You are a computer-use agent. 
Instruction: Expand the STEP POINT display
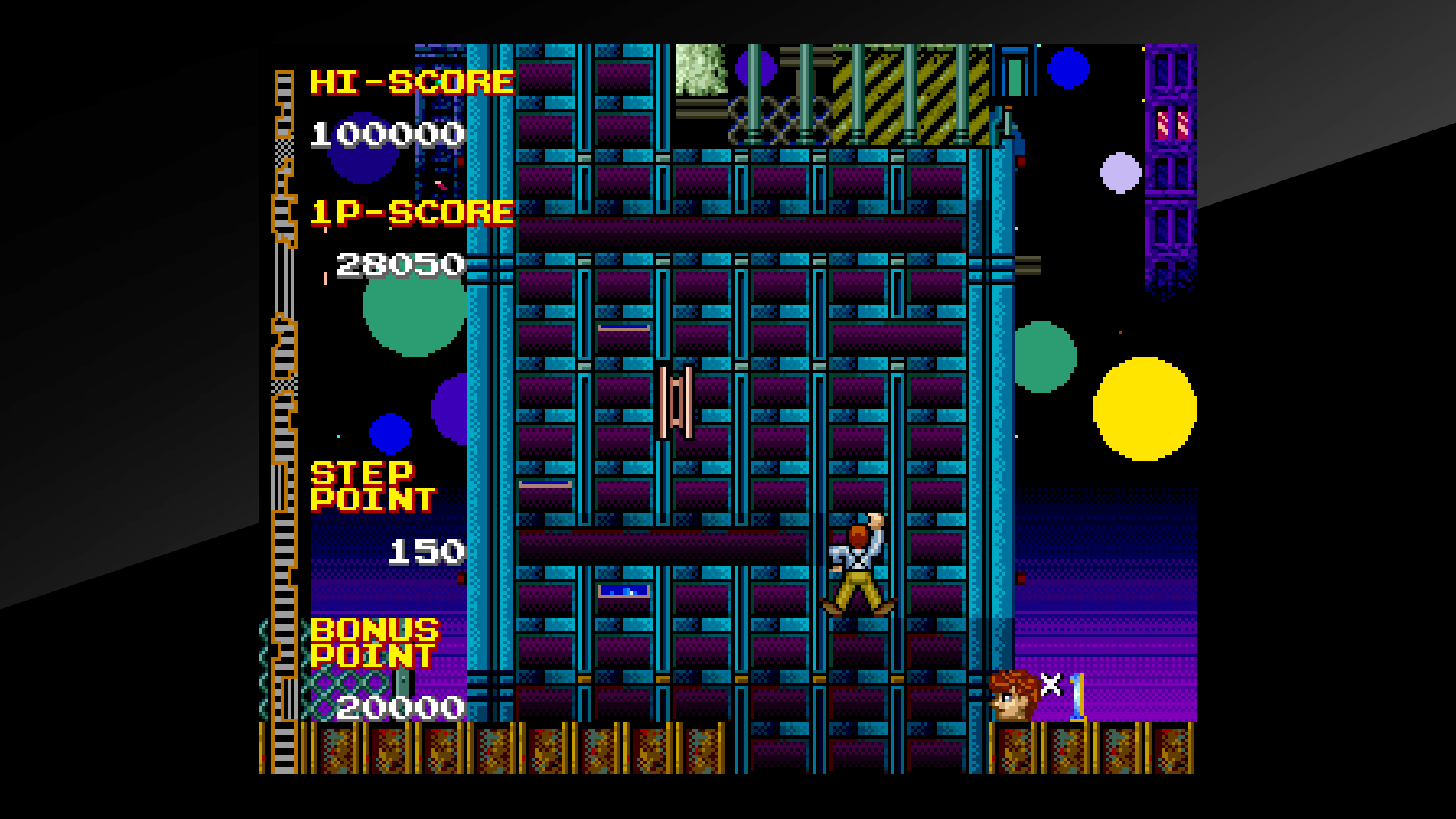click(x=372, y=485)
